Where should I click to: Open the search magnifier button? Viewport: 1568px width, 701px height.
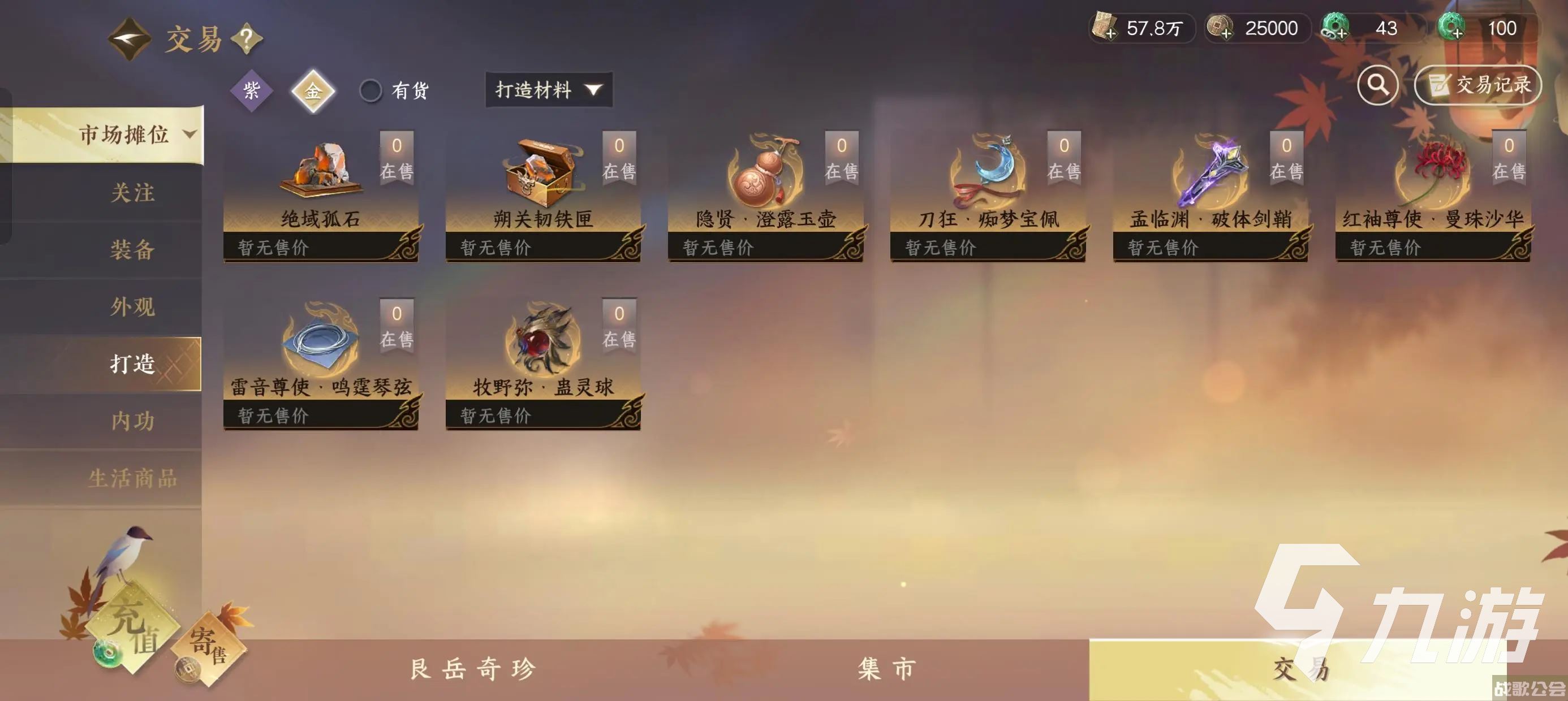(1377, 85)
